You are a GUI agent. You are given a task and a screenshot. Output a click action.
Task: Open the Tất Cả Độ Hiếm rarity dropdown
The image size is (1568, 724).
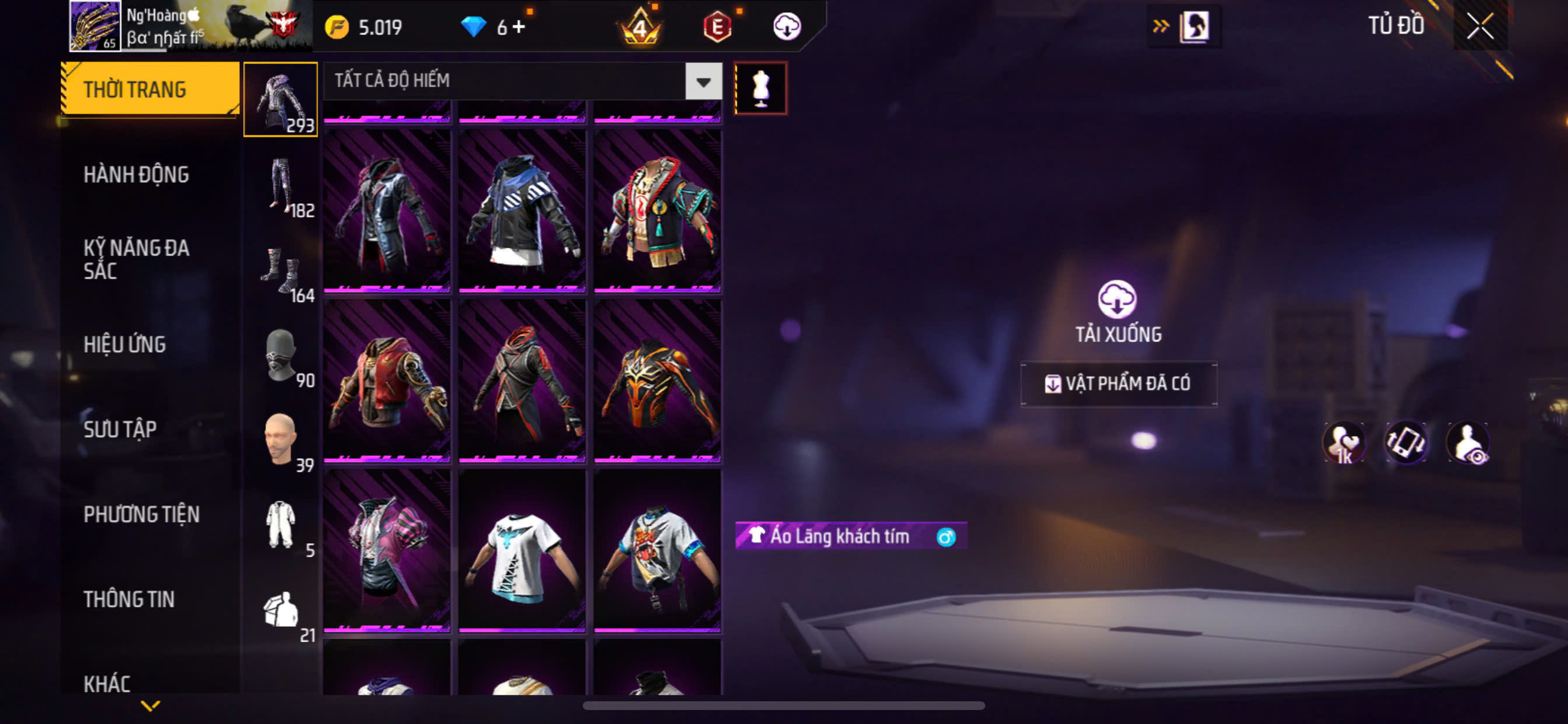pyautogui.click(x=703, y=81)
